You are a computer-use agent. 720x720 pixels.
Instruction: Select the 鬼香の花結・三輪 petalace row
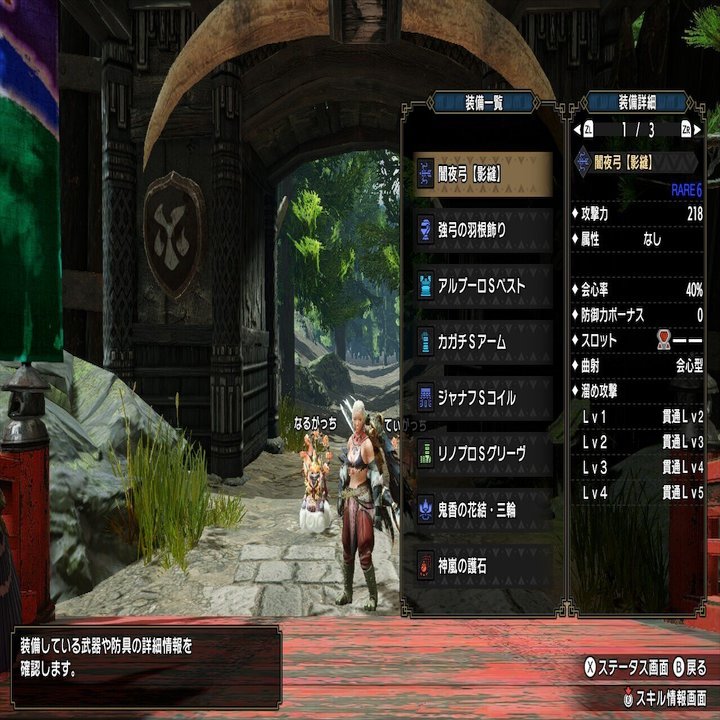point(483,510)
